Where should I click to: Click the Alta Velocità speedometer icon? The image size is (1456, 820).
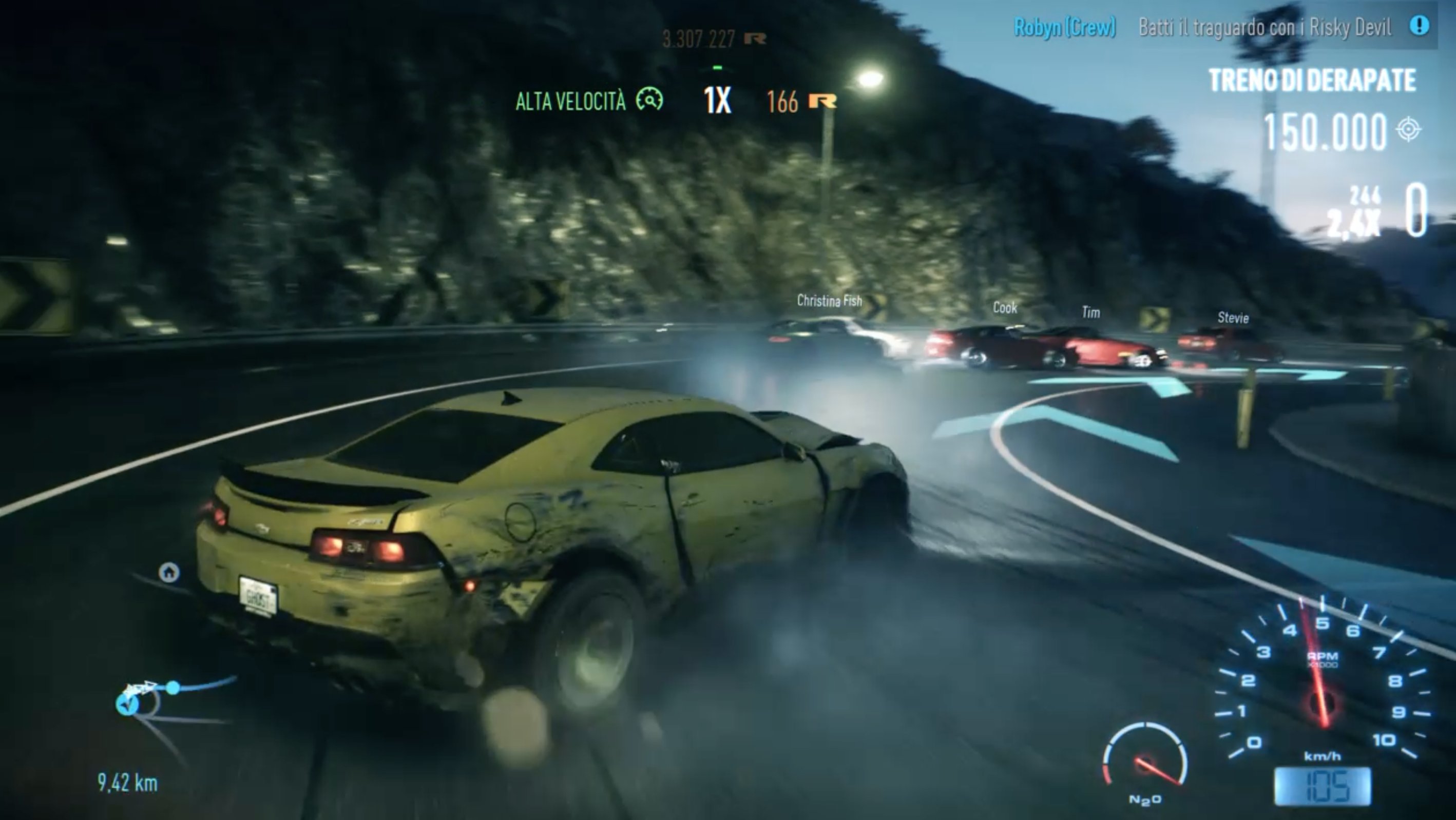pos(649,100)
